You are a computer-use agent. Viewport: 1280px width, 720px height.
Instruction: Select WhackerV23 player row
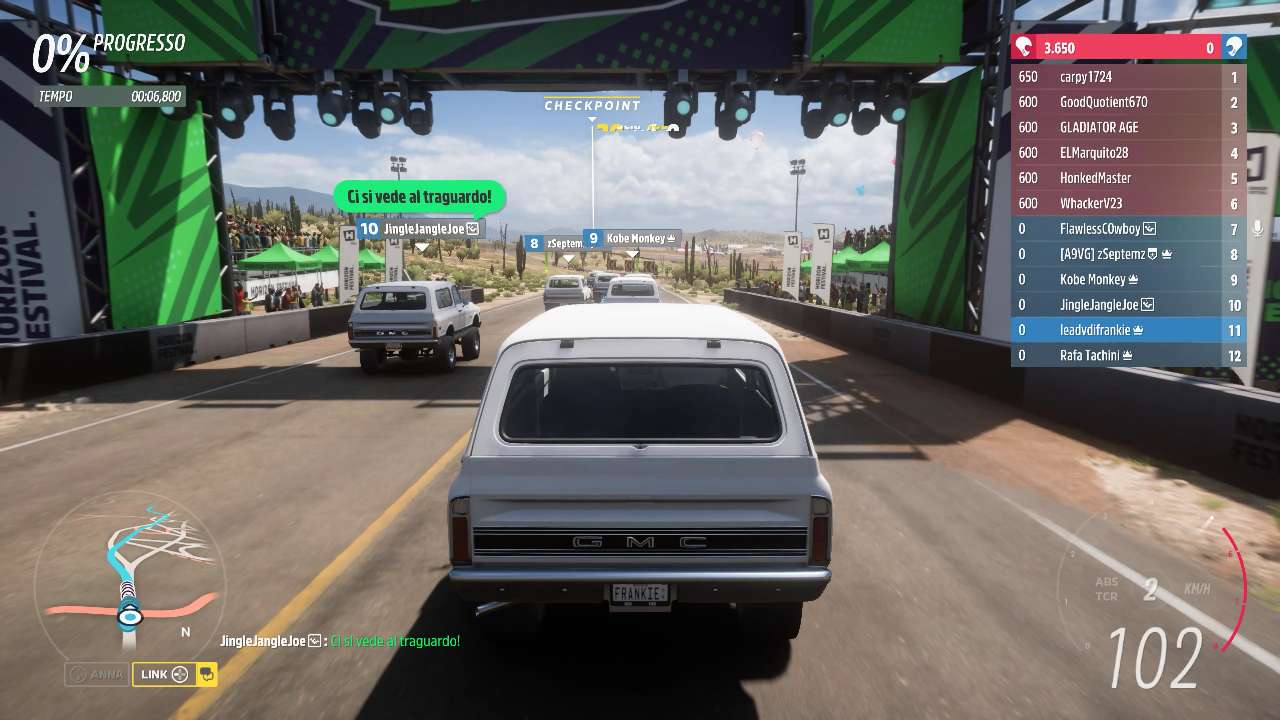click(x=1128, y=203)
